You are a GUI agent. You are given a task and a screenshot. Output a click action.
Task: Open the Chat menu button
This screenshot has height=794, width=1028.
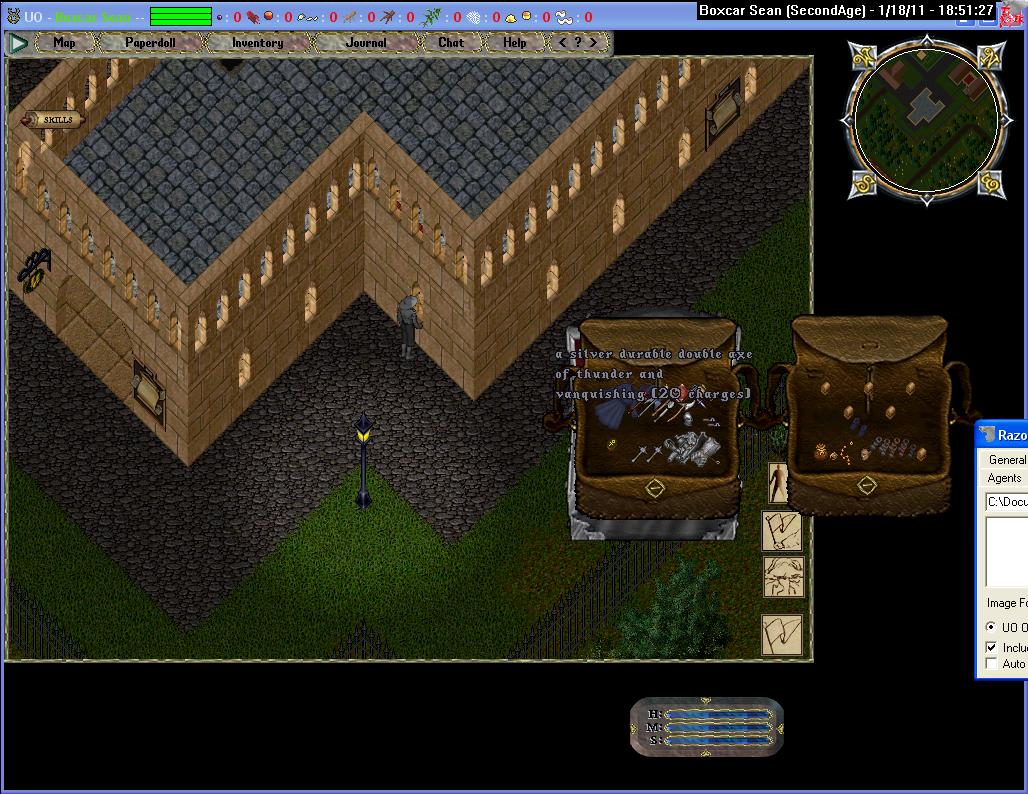click(x=451, y=43)
